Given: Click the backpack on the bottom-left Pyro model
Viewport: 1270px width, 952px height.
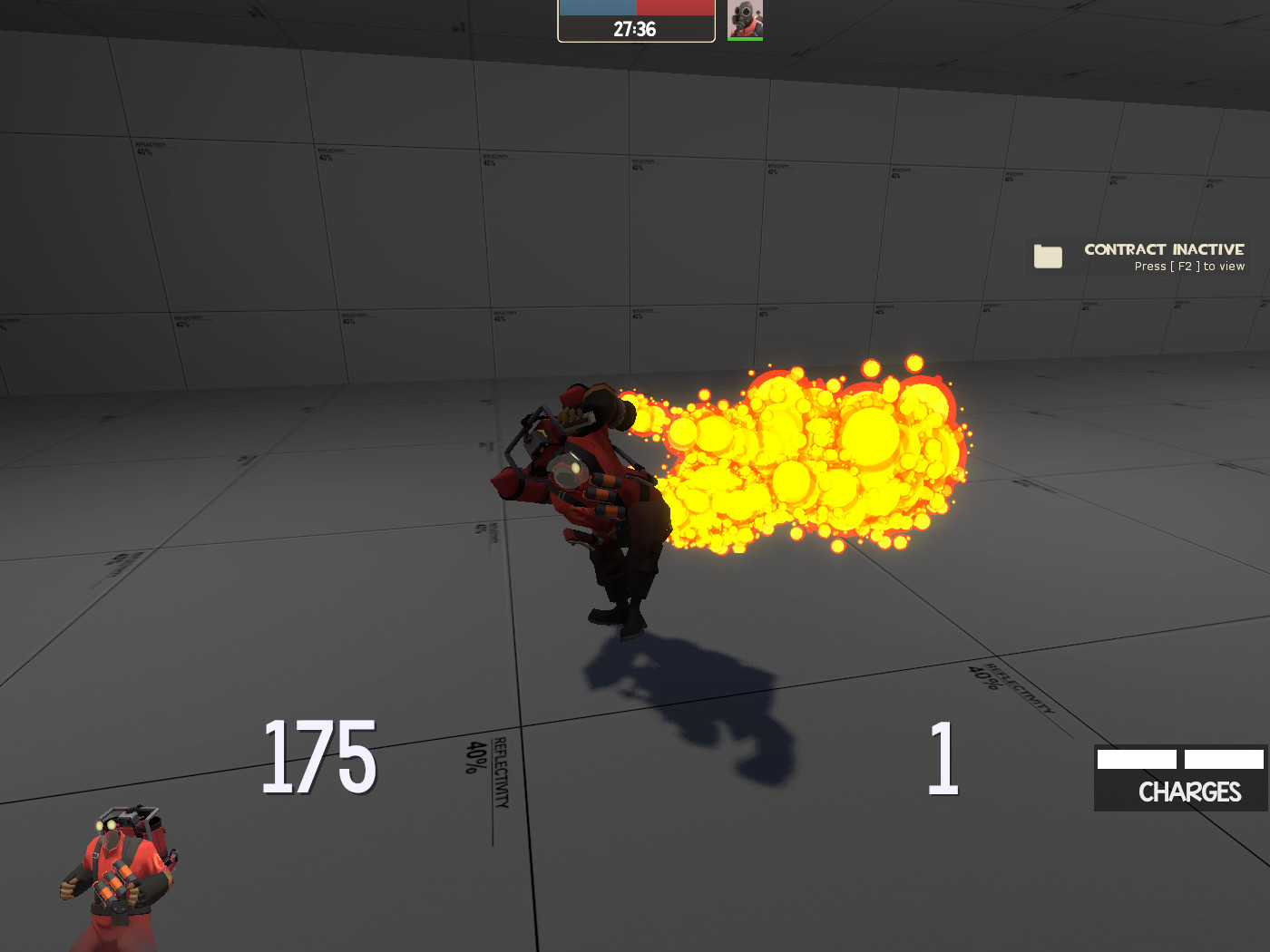Looking at the screenshot, I should click(x=156, y=830).
